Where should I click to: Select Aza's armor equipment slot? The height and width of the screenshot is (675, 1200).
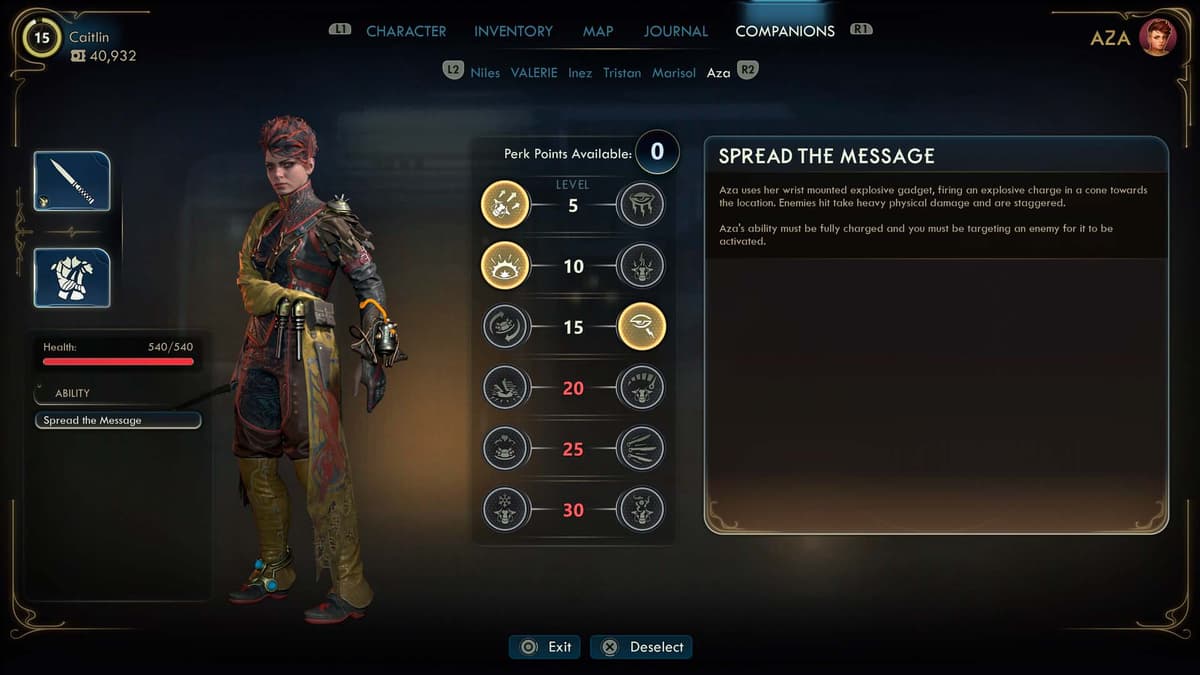[x=72, y=277]
